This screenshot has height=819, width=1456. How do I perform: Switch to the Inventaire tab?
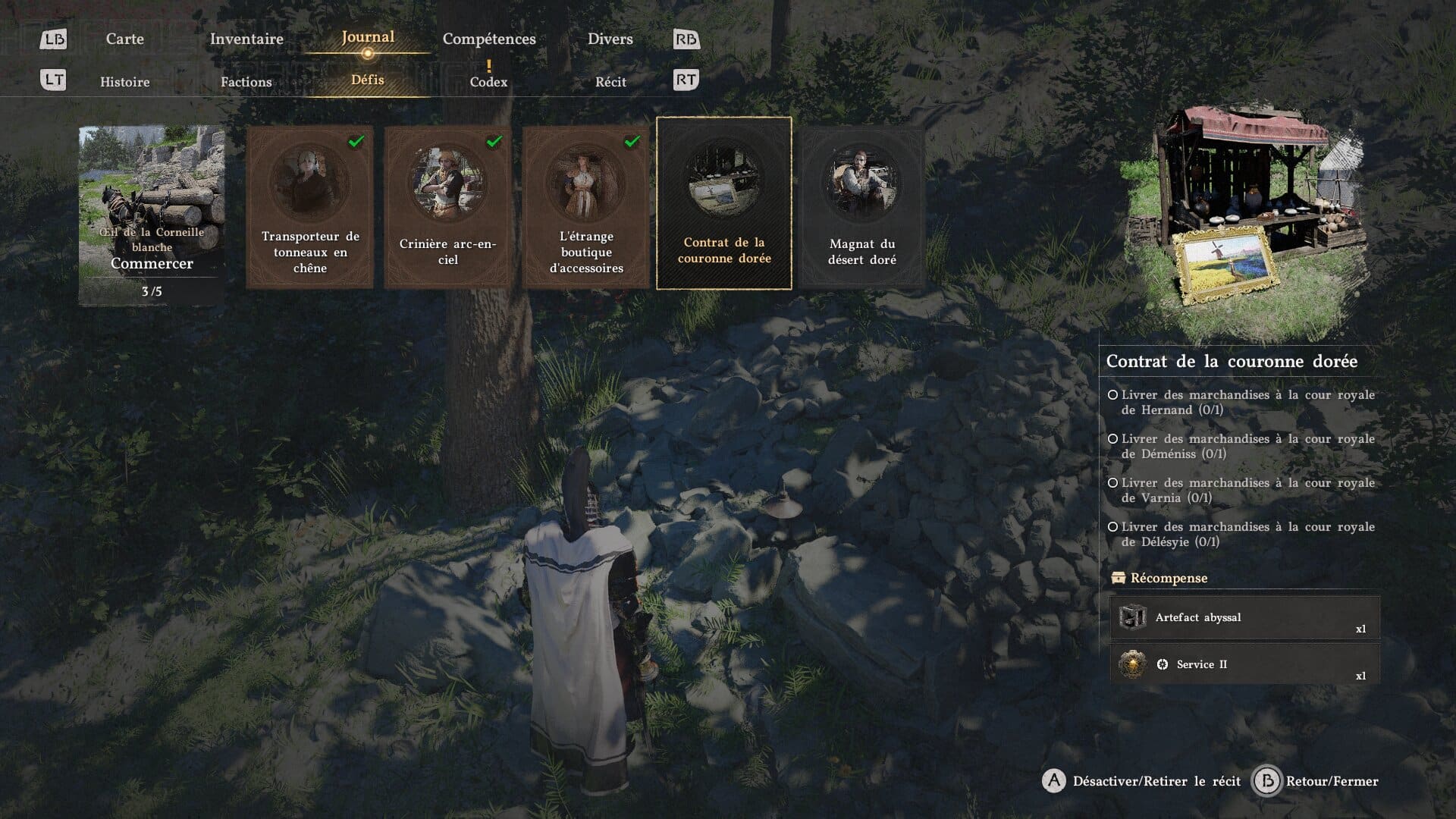[x=246, y=39]
